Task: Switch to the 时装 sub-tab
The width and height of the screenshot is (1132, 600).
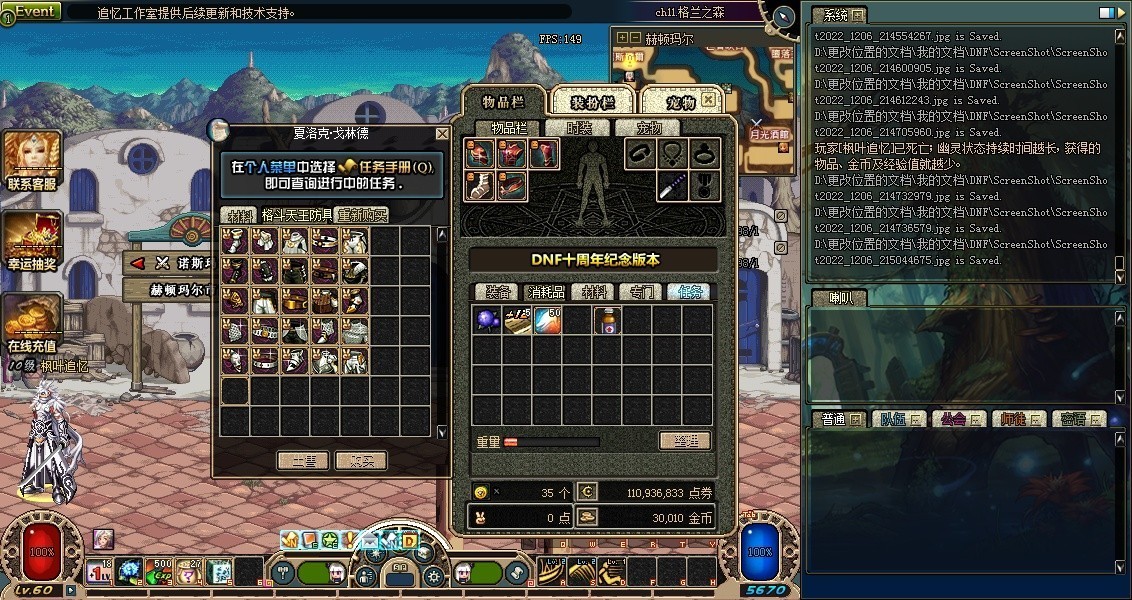Action: [580, 128]
